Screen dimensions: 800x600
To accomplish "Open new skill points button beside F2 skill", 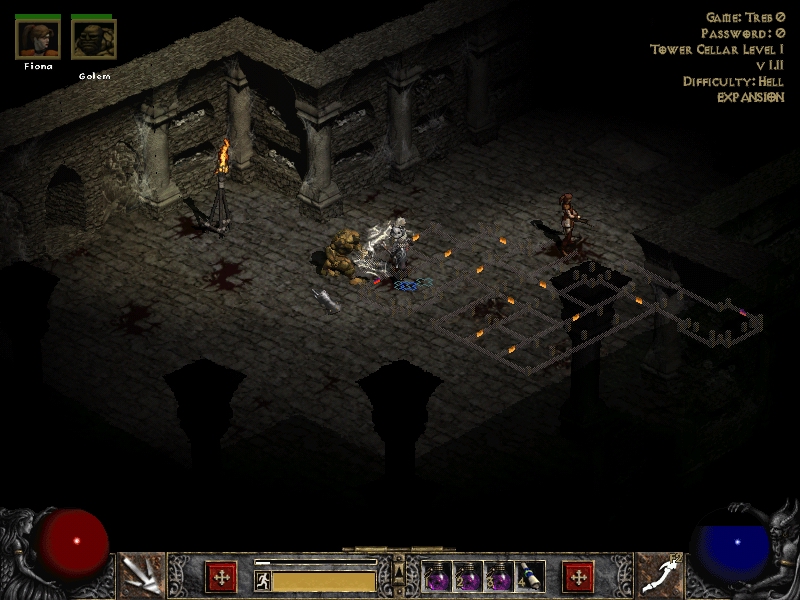I will pos(578,577).
